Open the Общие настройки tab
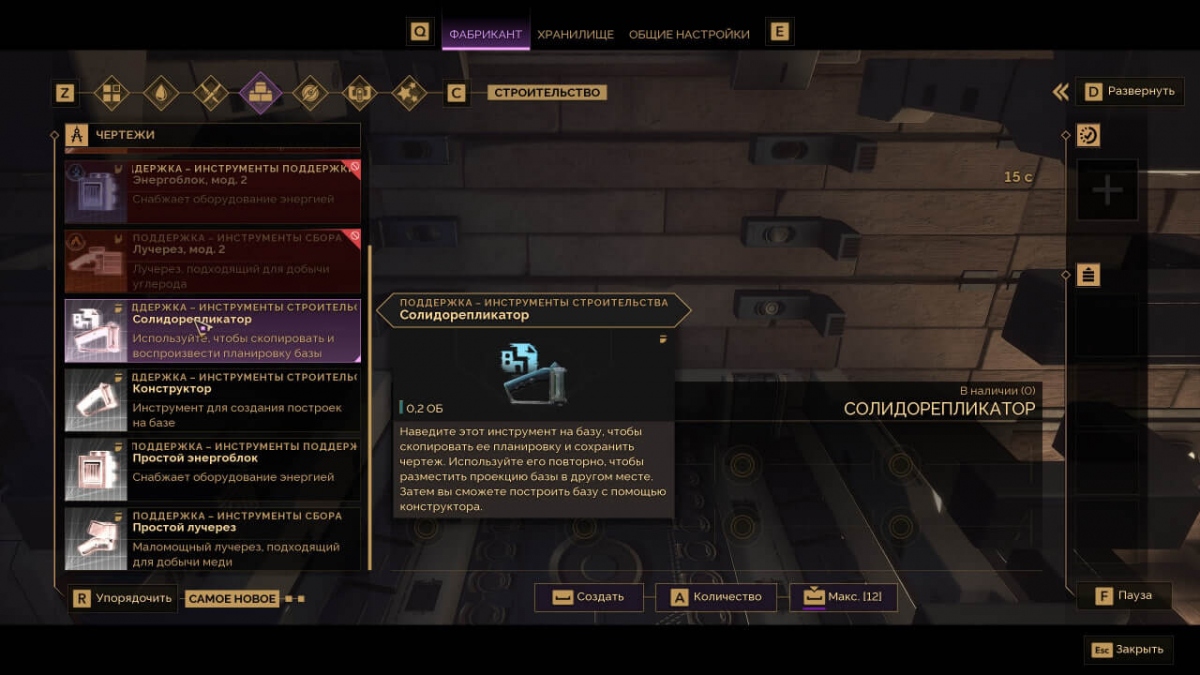Screen dimensions: 1200x675 pos(689,34)
